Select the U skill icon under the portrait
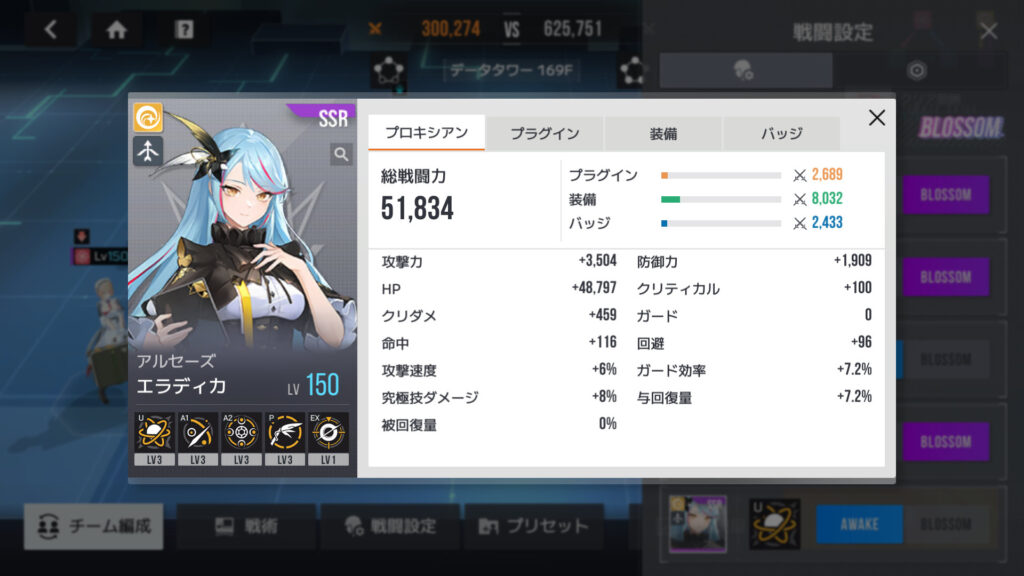This screenshot has height=576, width=1024. (154, 434)
